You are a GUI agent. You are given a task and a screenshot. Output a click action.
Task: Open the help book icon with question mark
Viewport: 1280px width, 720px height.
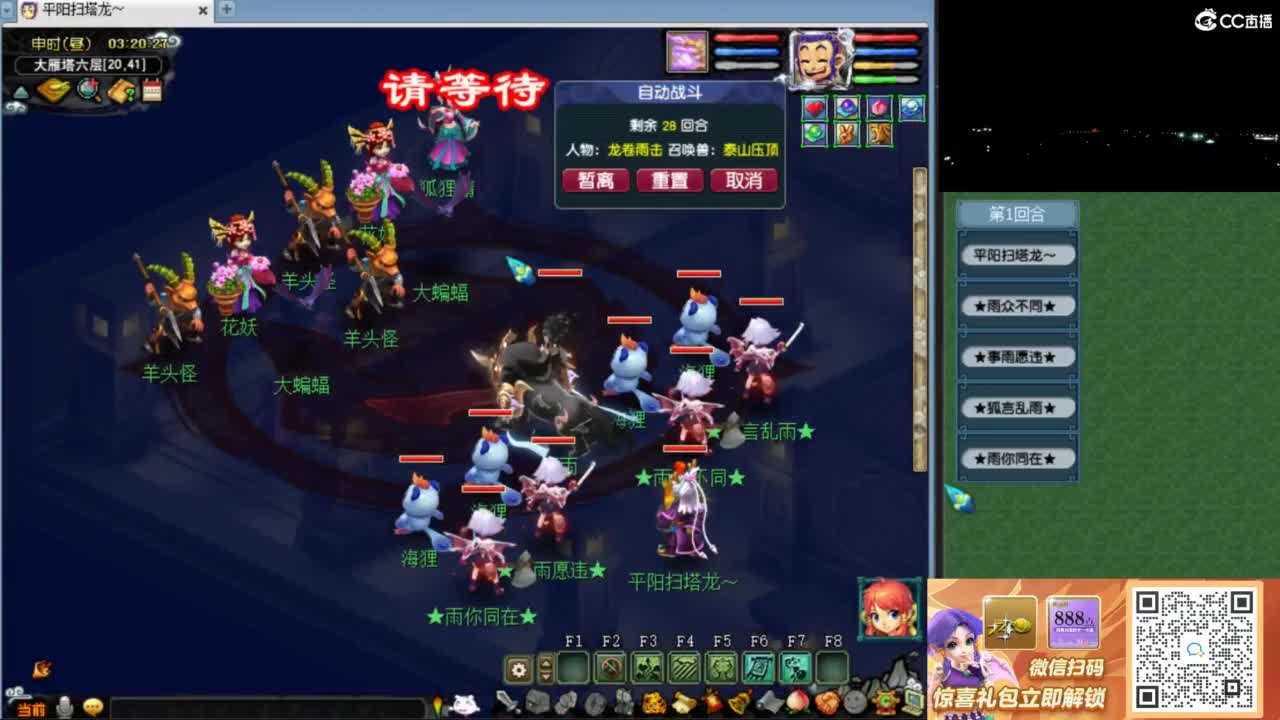122,90
